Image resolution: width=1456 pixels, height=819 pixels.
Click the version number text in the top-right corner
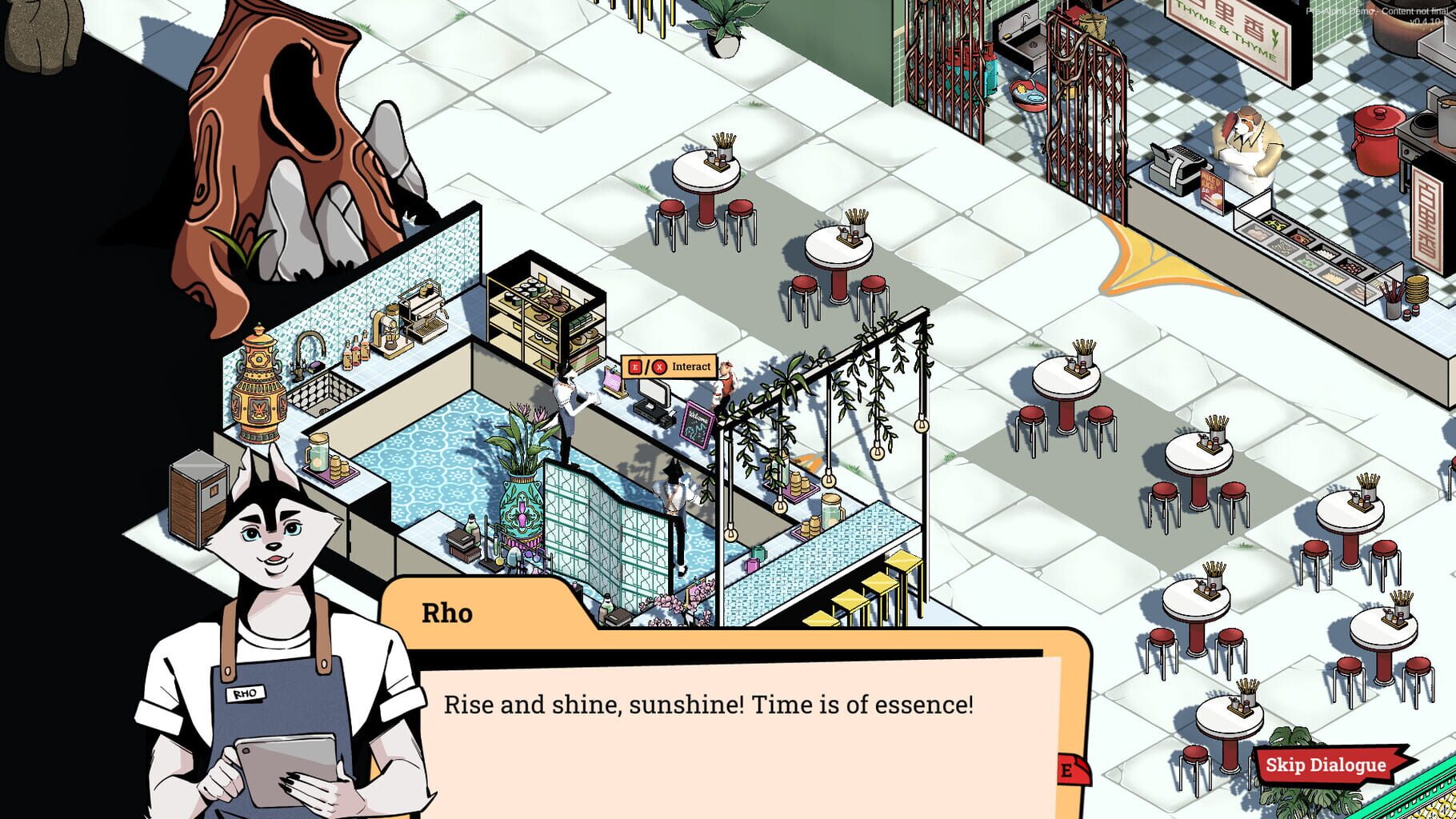point(1427,21)
